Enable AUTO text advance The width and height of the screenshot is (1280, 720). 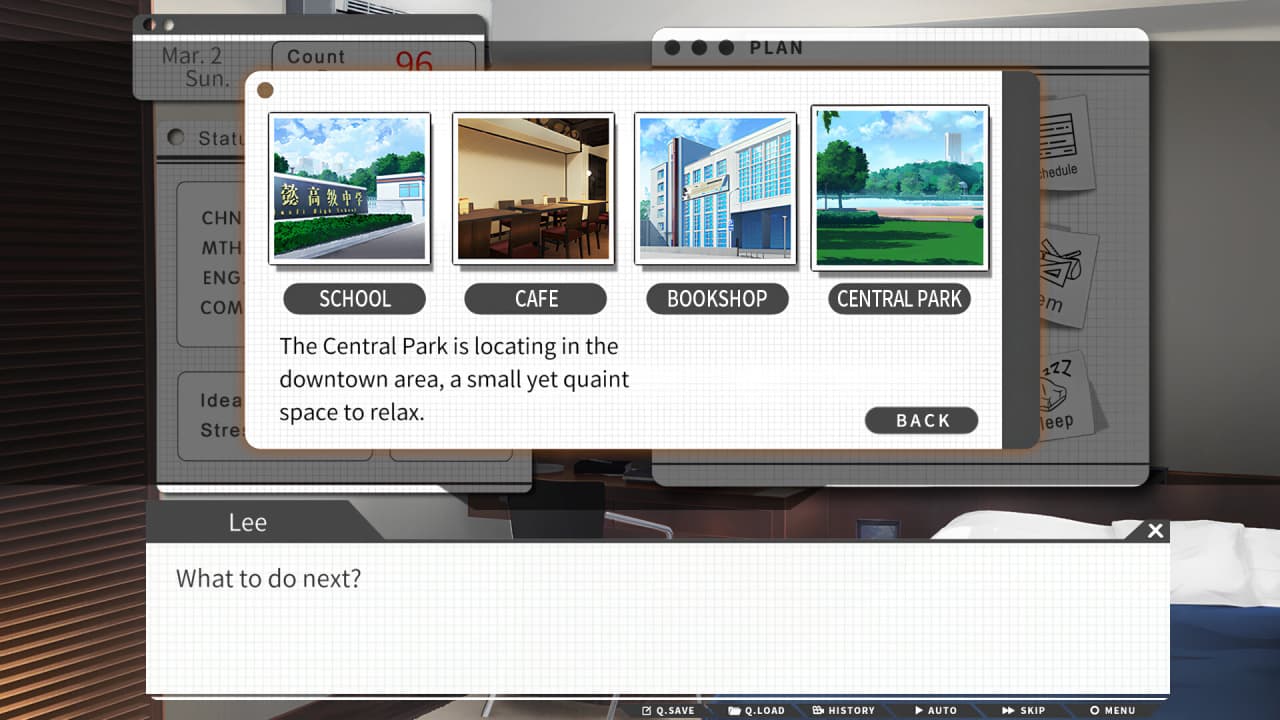pyautogui.click(x=936, y=710)
